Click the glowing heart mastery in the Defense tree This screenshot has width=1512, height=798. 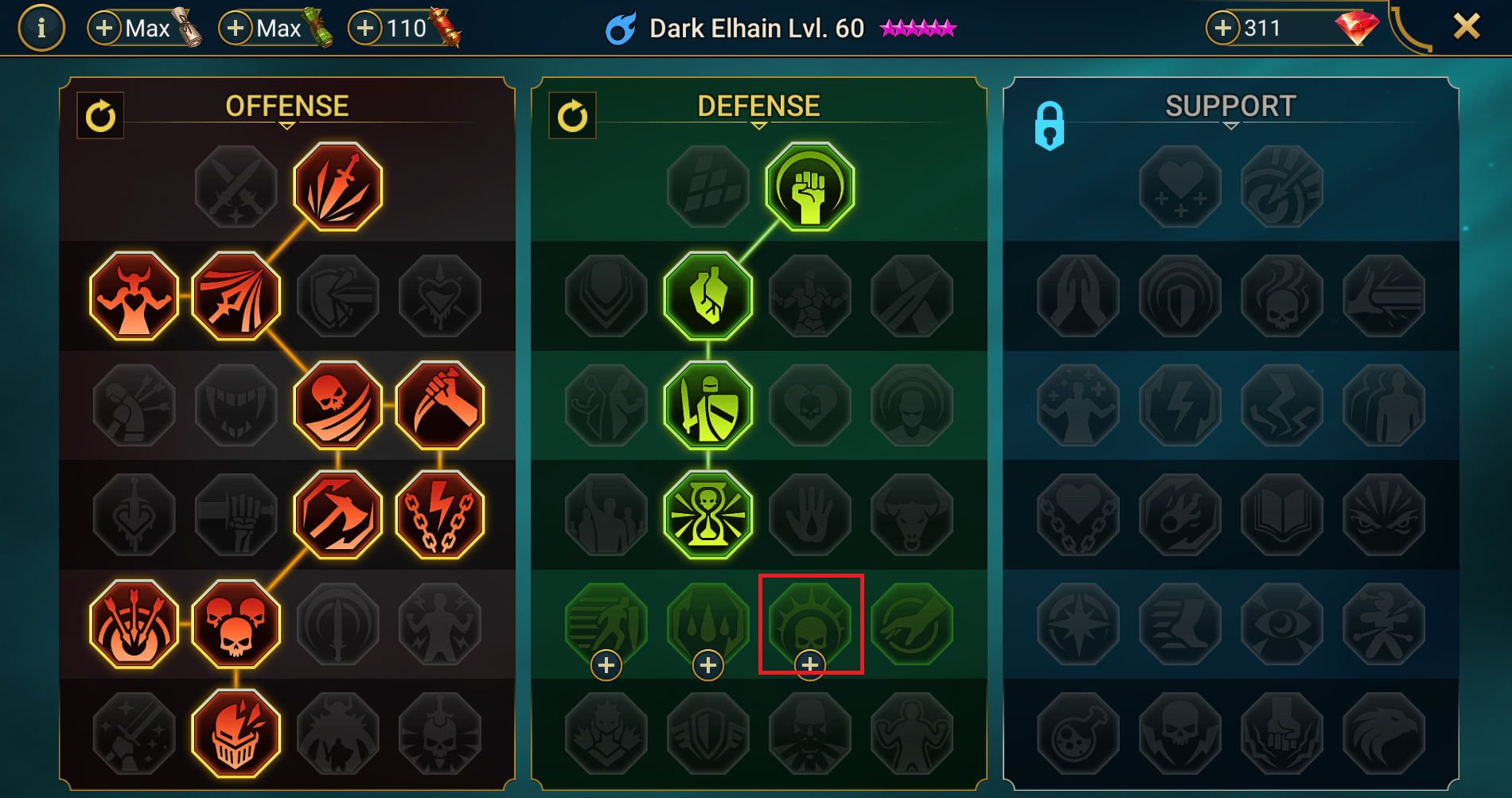708,296
